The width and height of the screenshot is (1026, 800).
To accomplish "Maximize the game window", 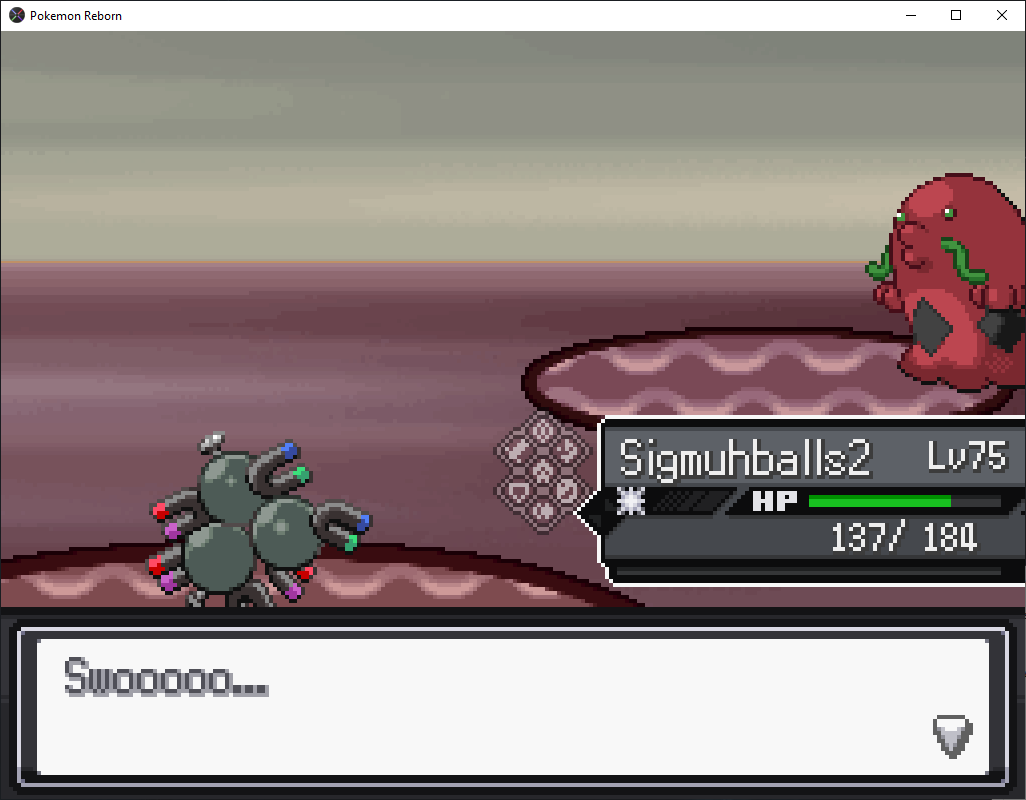I will [956, 15].
